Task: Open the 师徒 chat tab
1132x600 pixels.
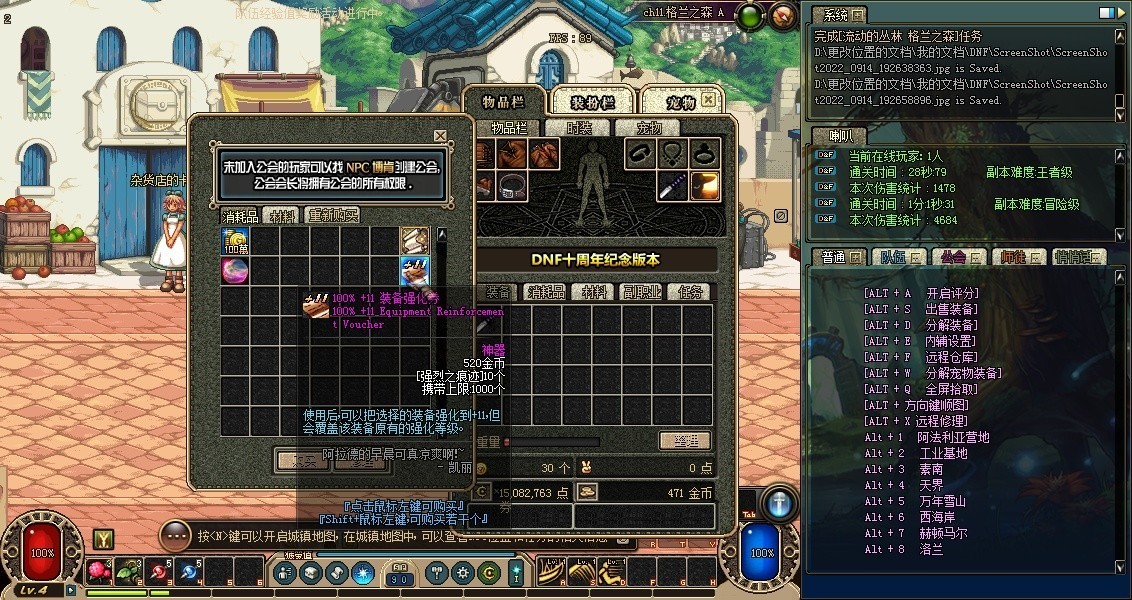Action: (1017, 257)
